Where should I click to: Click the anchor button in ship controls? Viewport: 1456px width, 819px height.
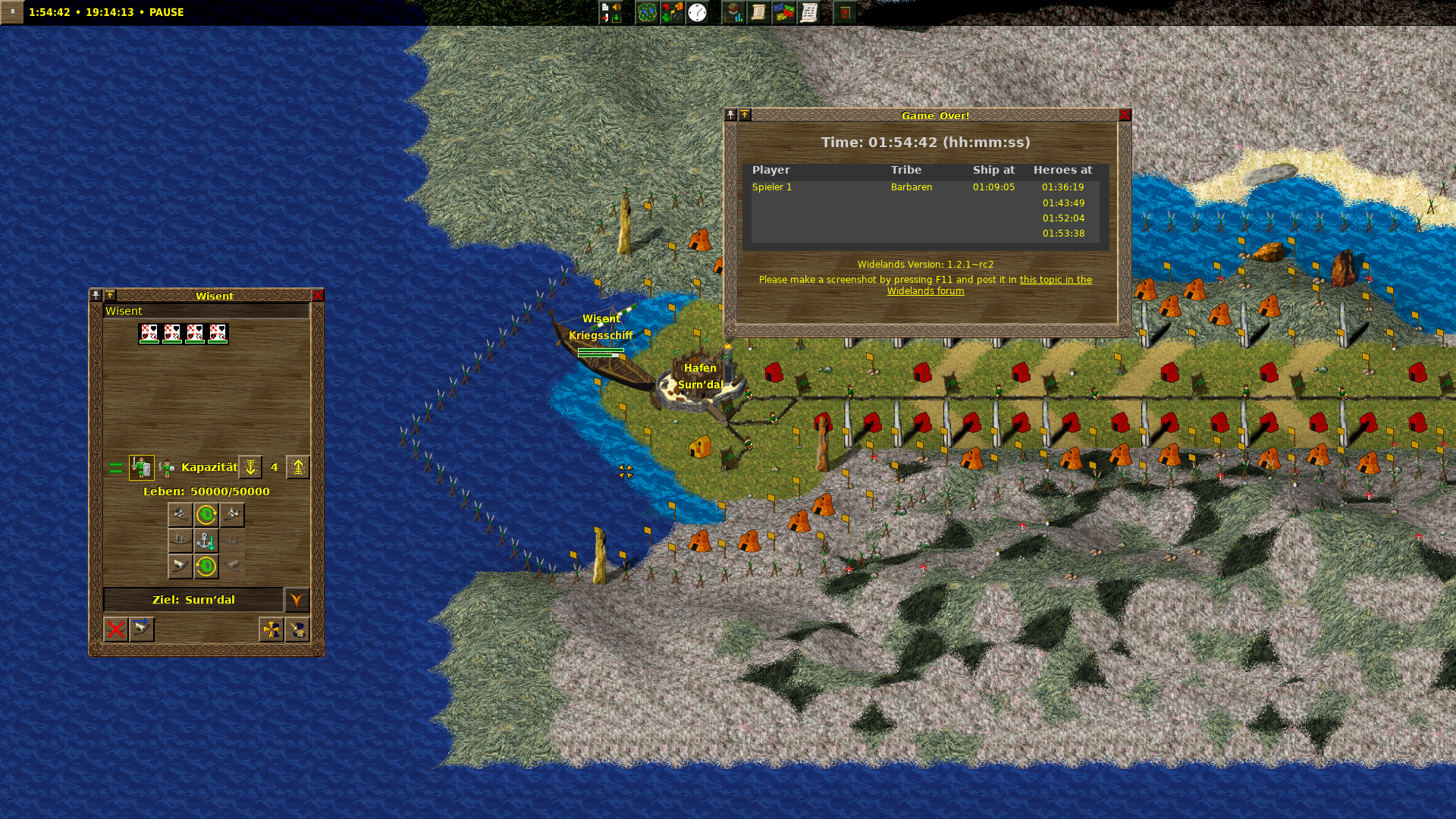tap(206, 541)
